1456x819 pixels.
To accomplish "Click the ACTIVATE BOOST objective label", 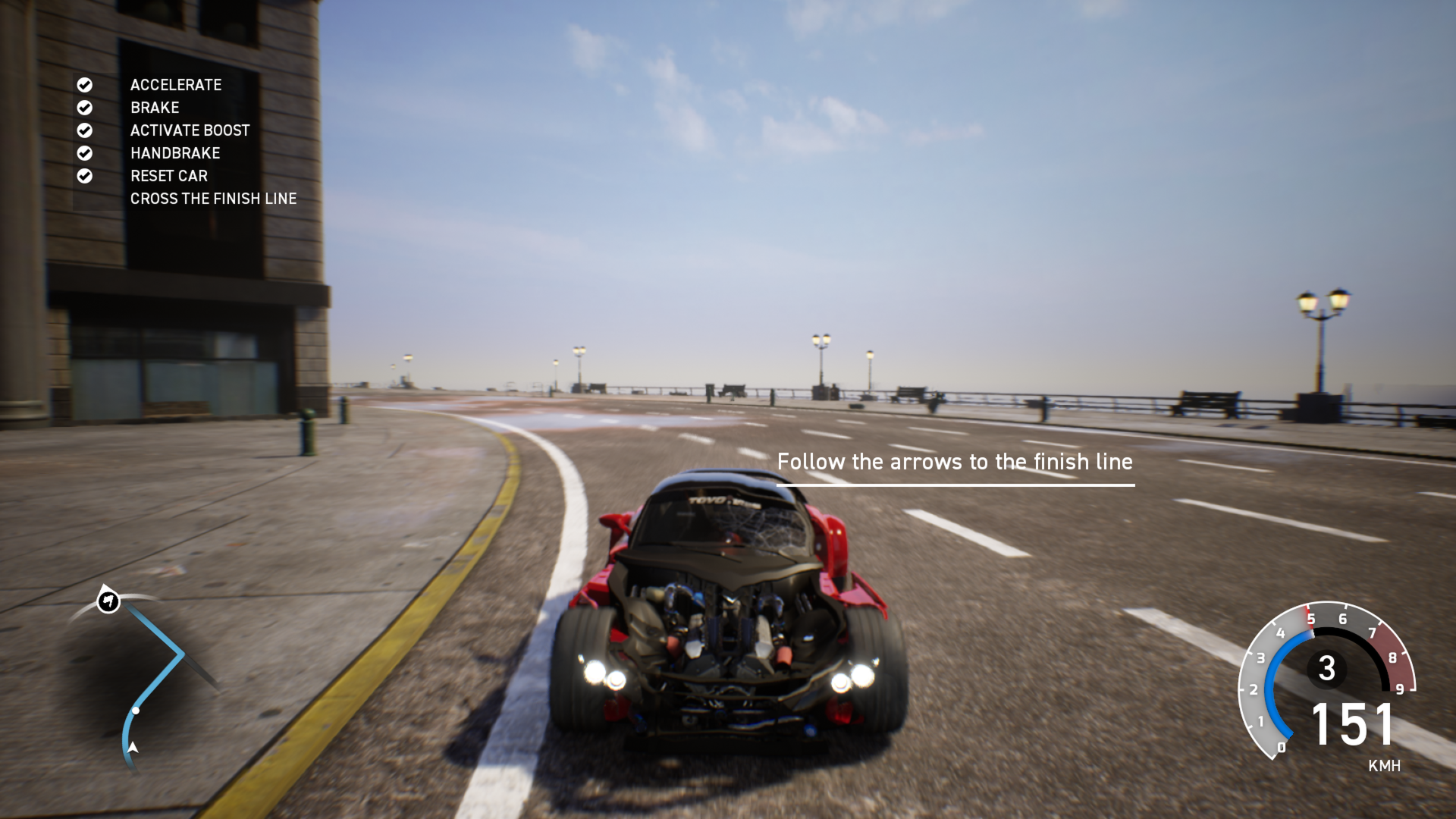I will tap(190, 130).
